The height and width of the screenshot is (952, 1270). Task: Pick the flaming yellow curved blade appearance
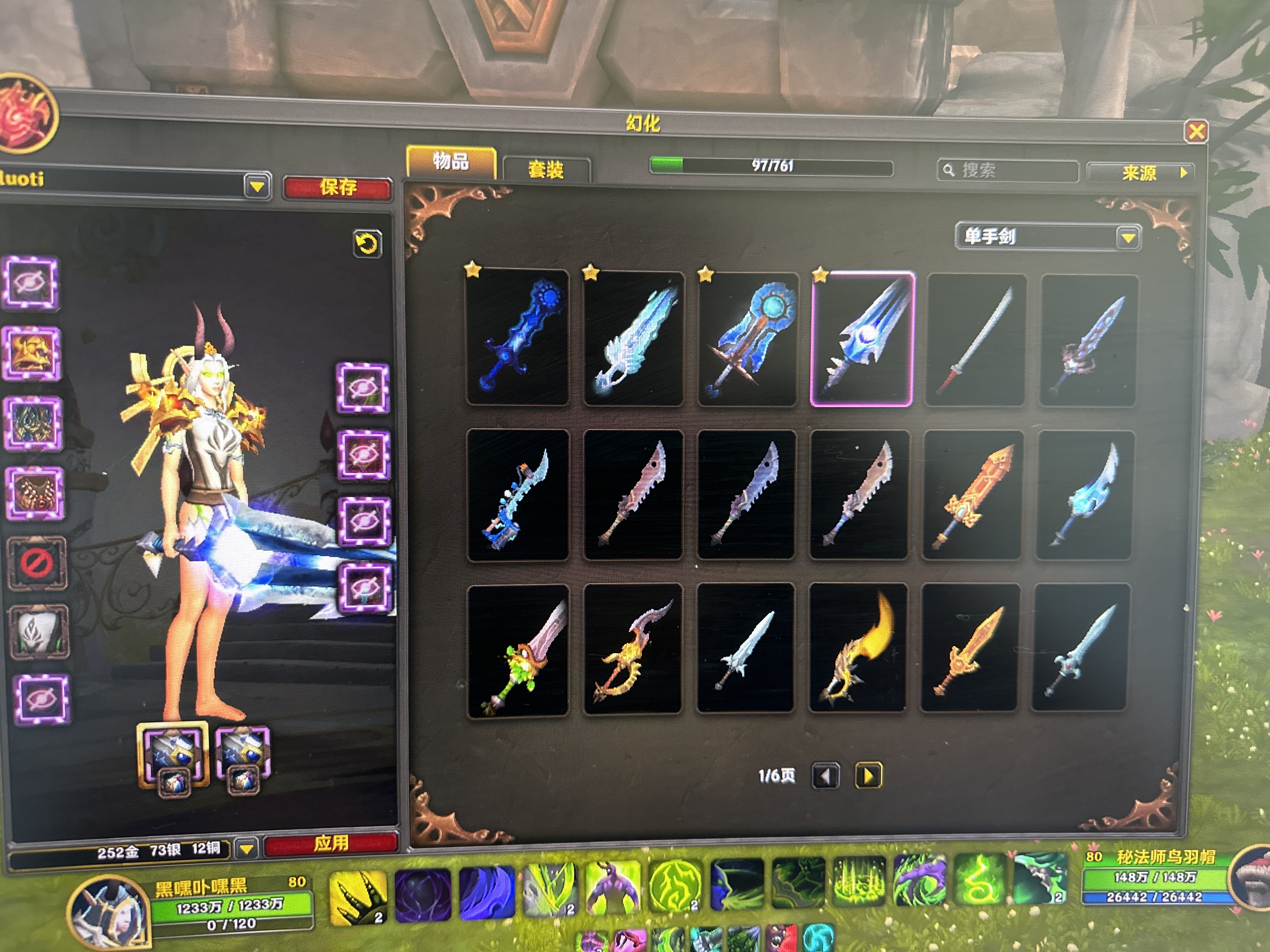[858, 649]
